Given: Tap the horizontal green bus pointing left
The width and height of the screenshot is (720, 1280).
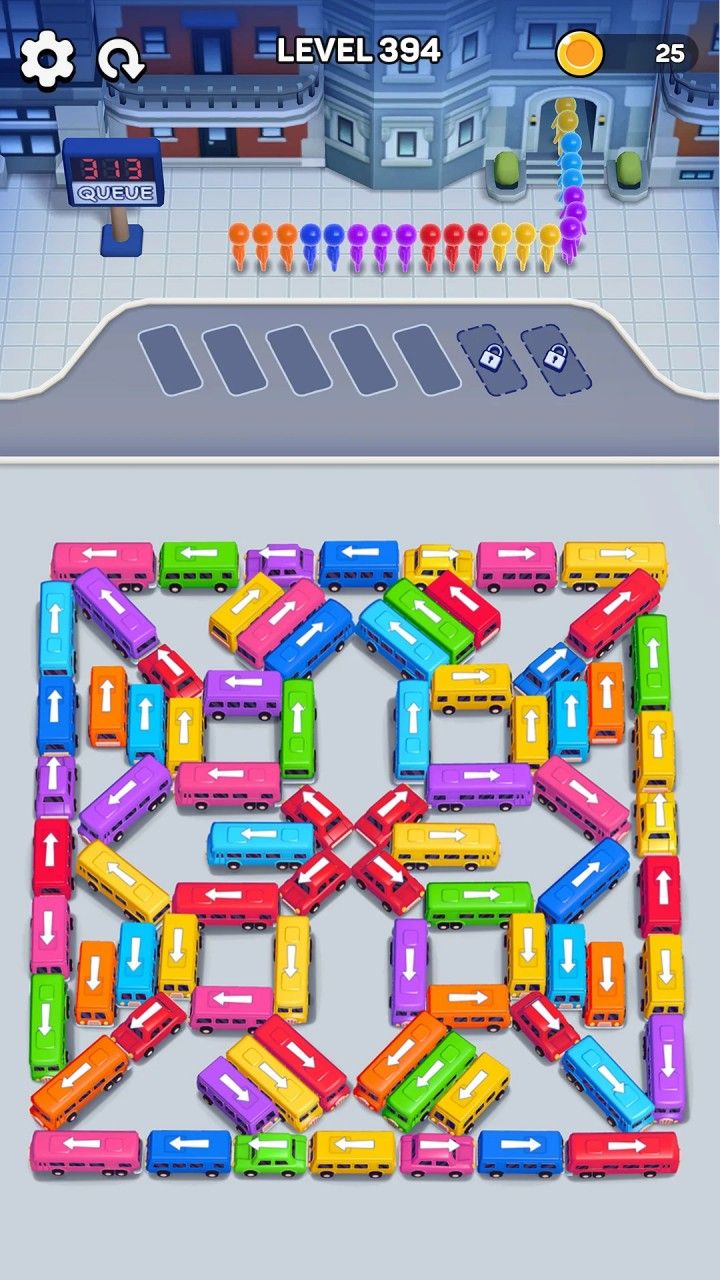Looking at the screenshot, I should pos(199,565).
